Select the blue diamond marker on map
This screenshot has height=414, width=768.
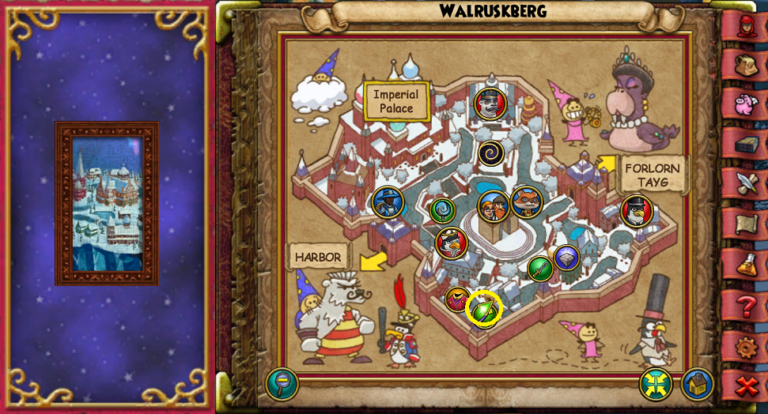coord(567,258)
